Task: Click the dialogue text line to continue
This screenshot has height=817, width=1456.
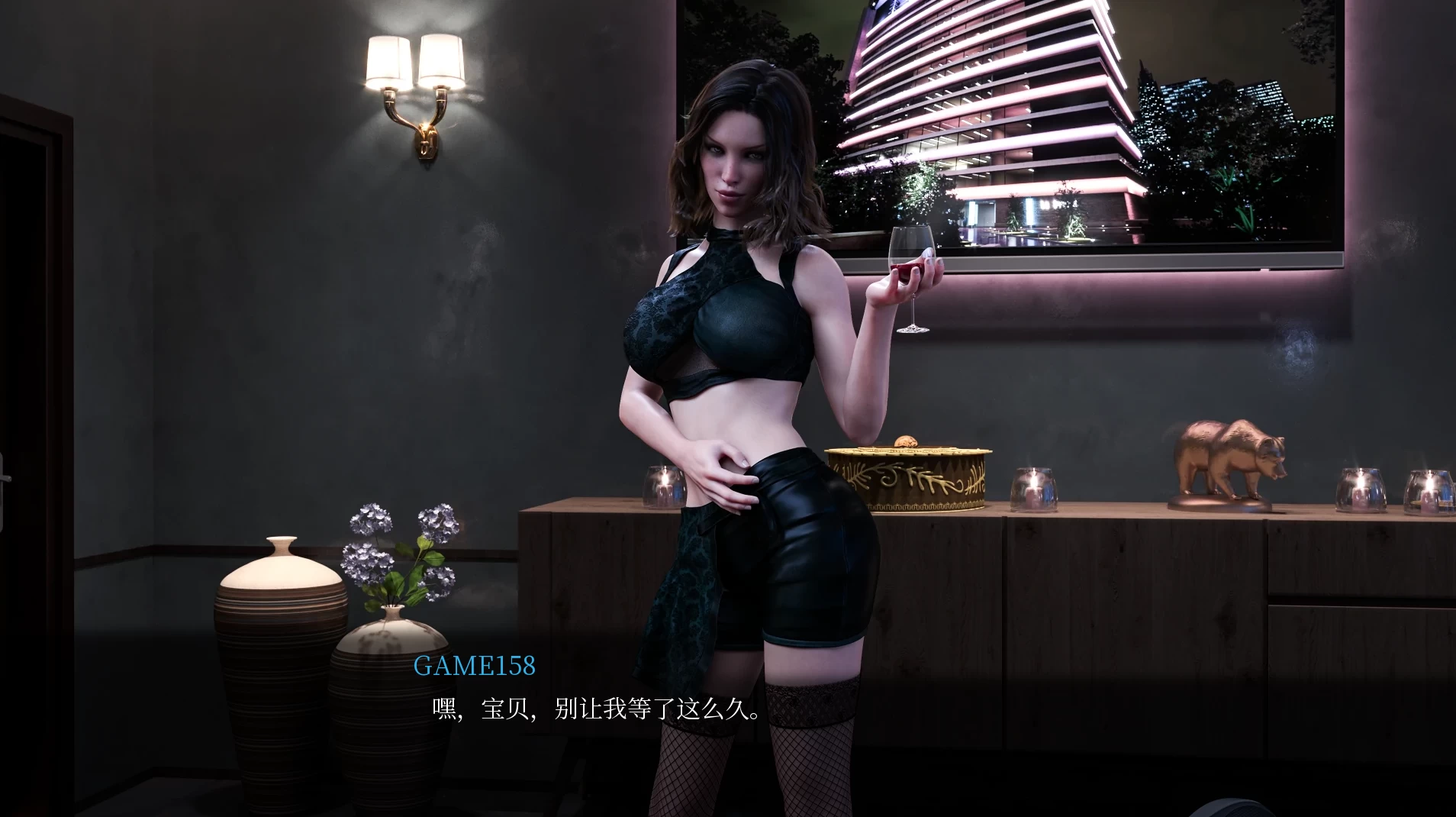Action: click(597, 710)
